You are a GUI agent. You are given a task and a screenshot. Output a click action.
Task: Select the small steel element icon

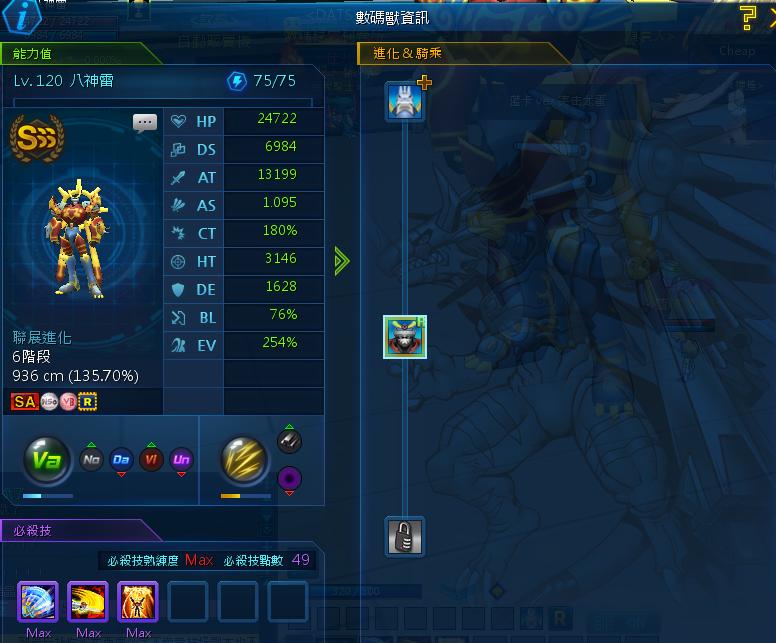pyautogui.click(x=289, y=441)
